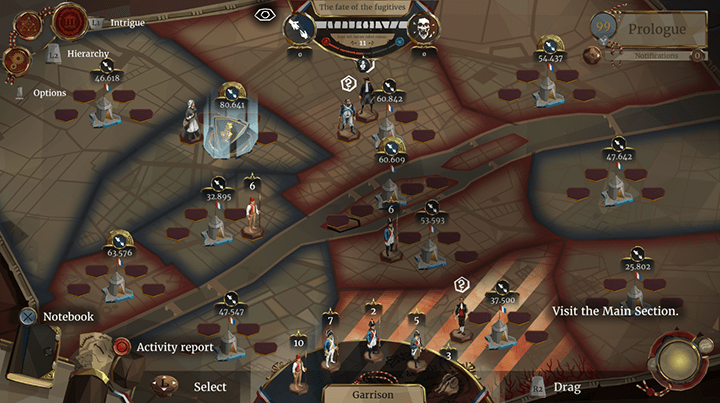720x403 pixels.
Task: Open the Notebook
Action: pyautogui.click(x=67, y=317)
